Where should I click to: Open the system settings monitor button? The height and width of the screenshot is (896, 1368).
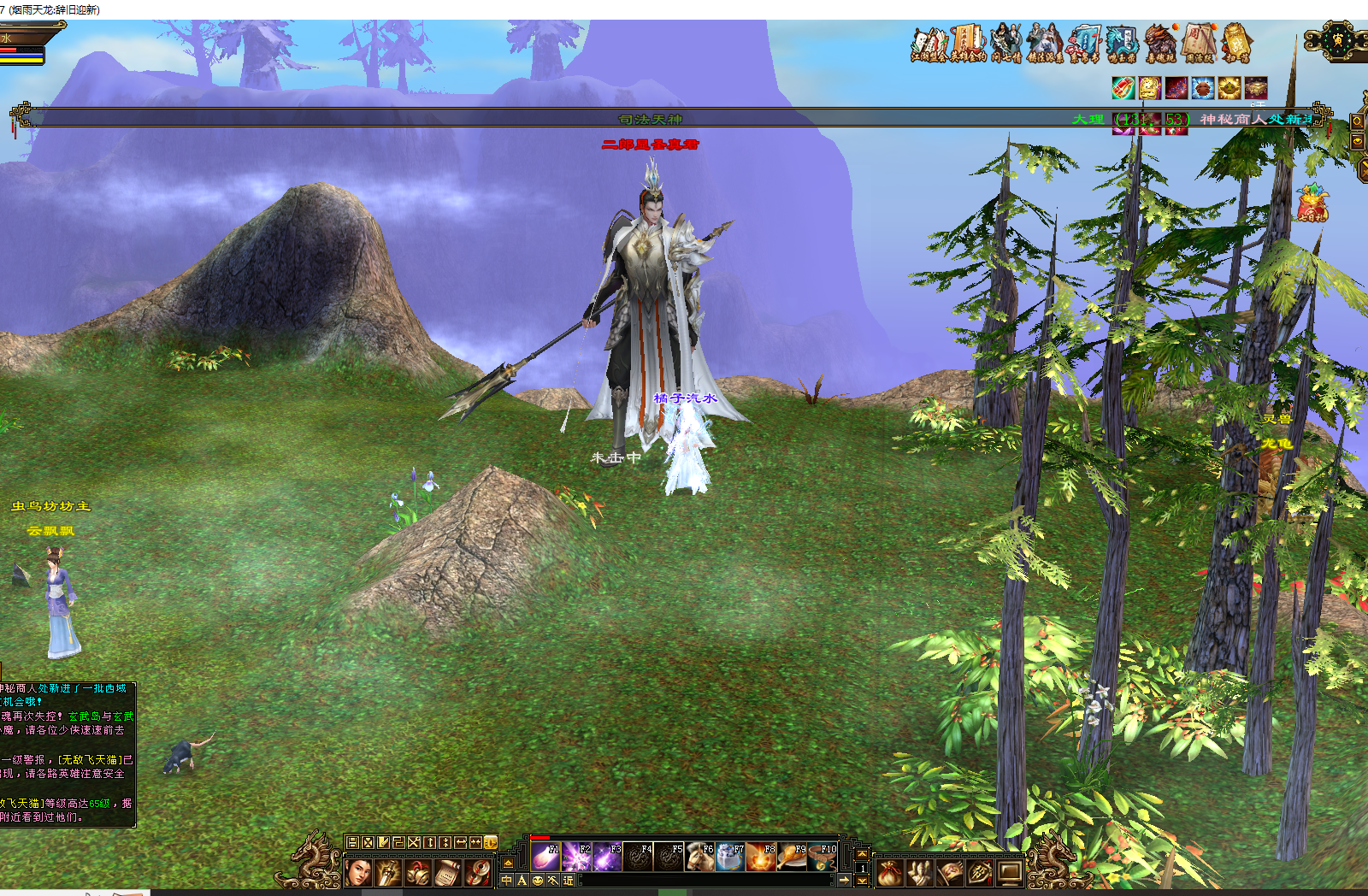[x=1010, y=873]
